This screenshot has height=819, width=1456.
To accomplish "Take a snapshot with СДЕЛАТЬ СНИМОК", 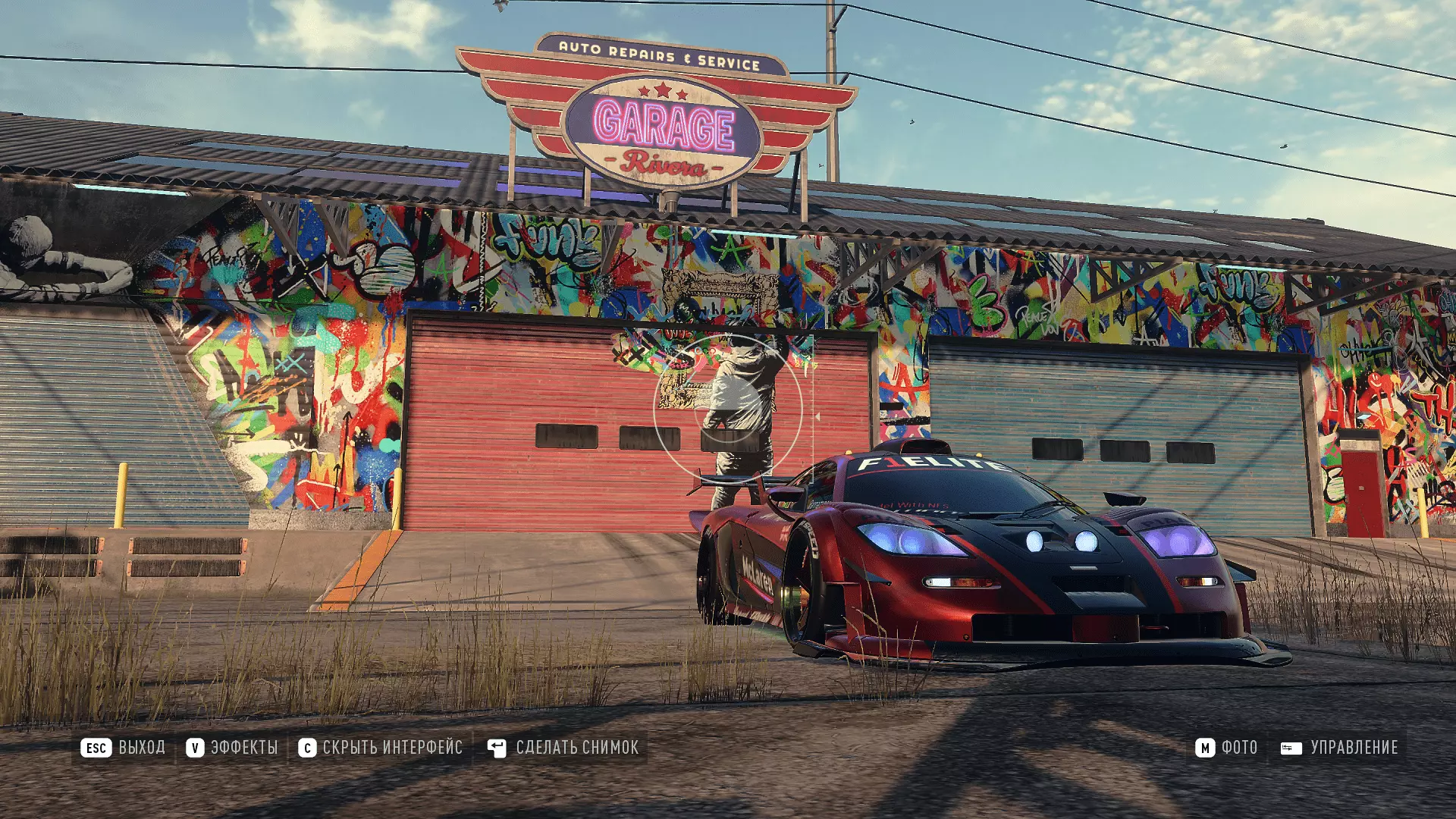I will 563,748.
